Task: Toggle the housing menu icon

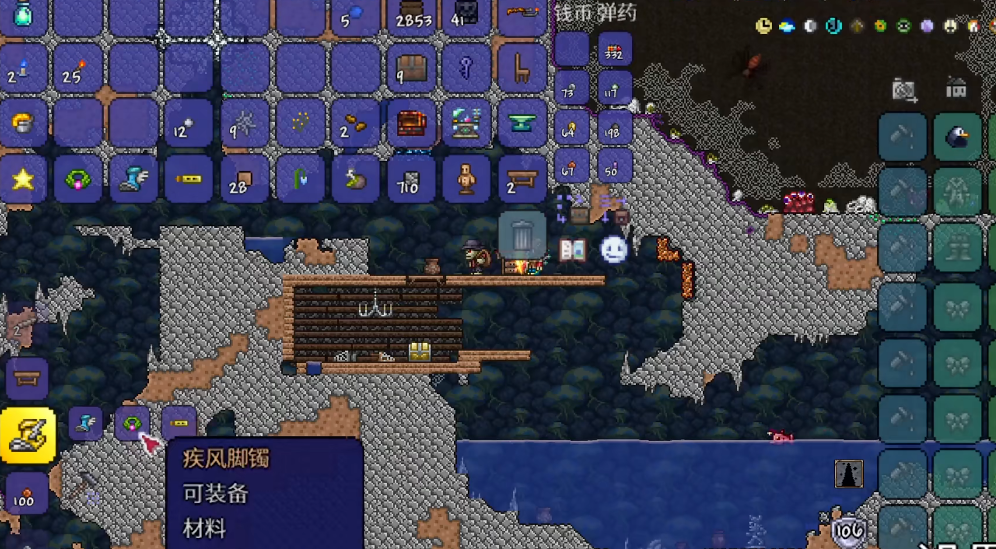Action: [957, 88]
